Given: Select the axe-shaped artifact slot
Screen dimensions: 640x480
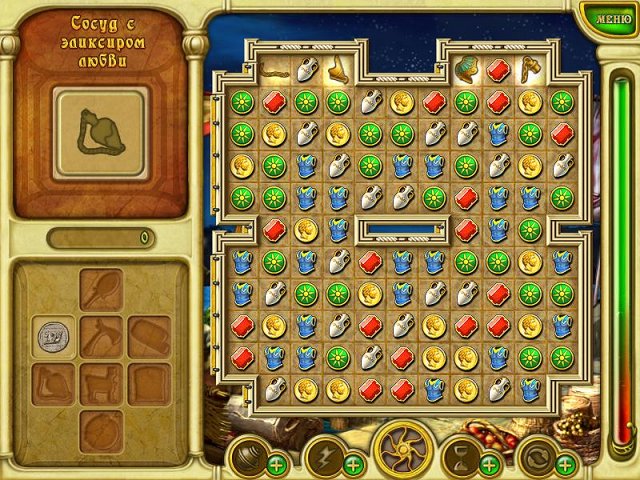Looking at the screenshot, I should pos(101,337).
